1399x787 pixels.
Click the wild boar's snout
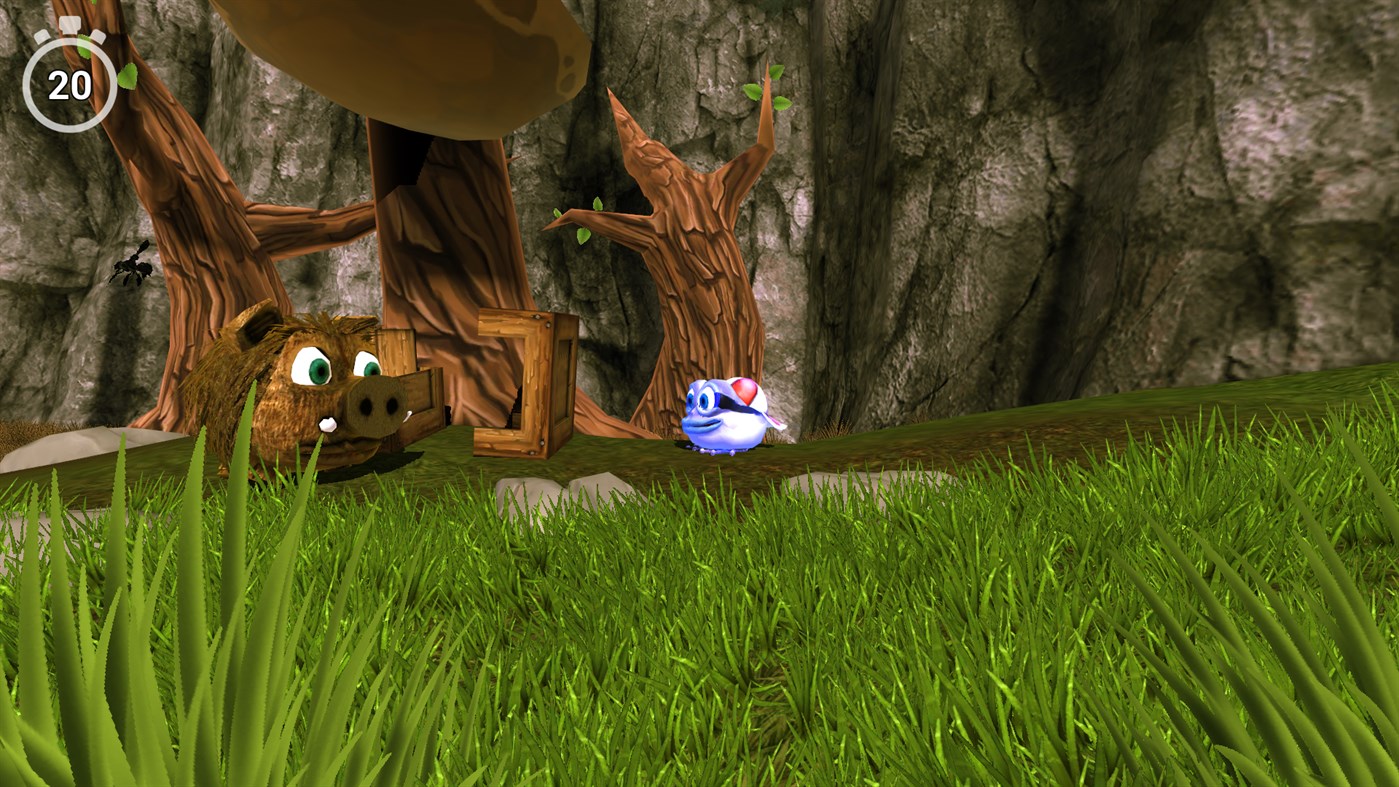pos(377,408)
